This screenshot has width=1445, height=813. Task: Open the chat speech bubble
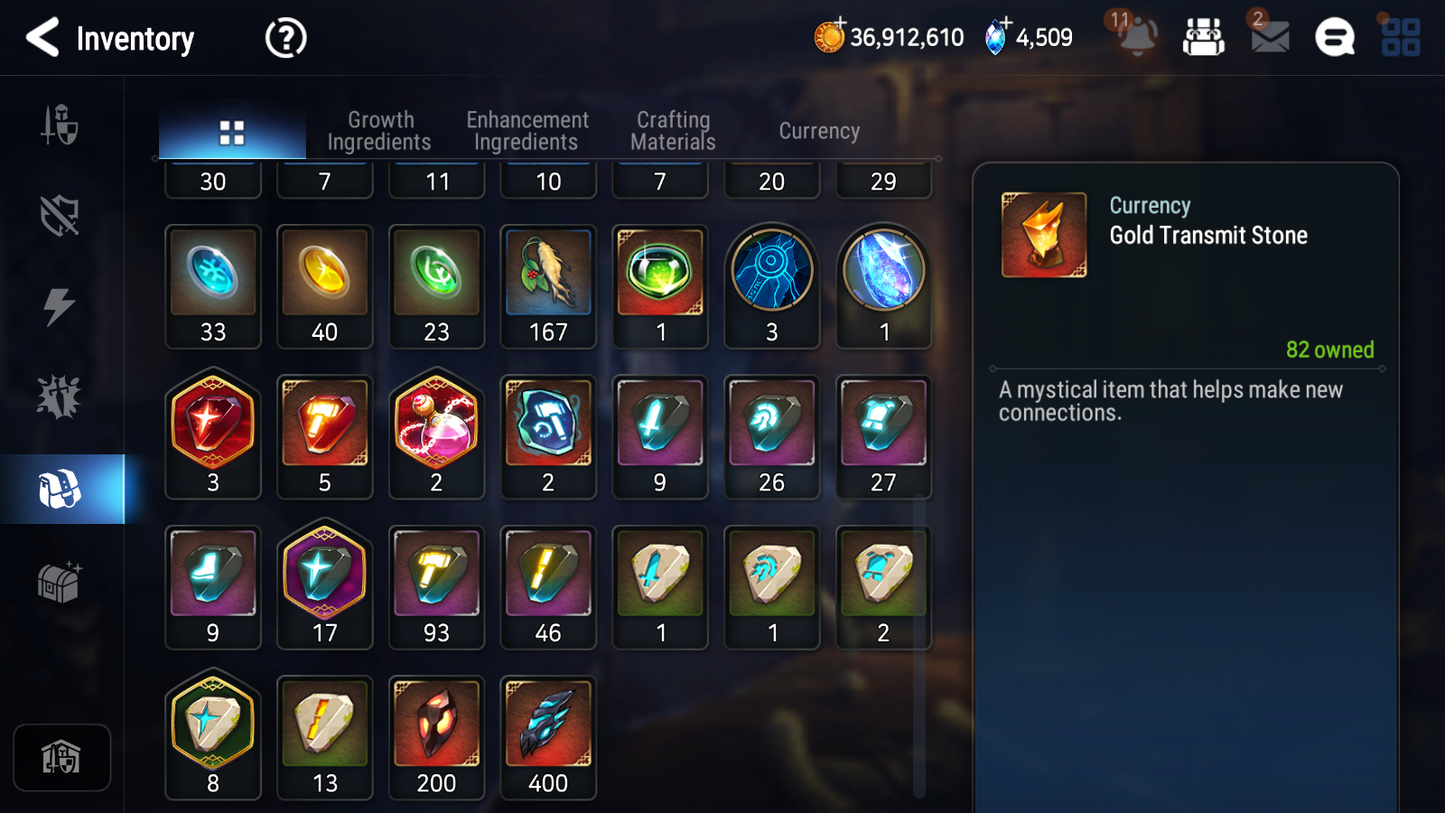click(x=1334, y=38)
